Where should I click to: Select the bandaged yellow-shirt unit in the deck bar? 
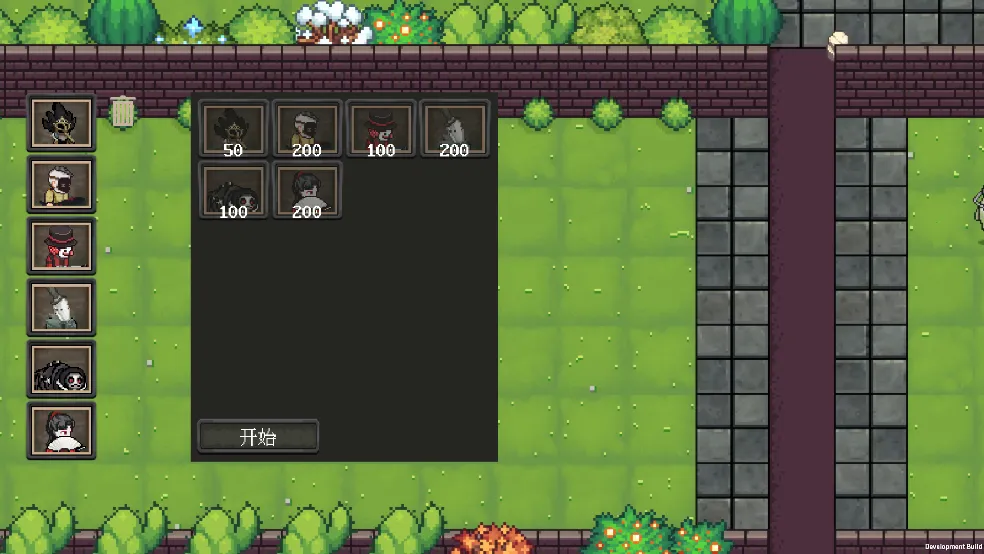(x=61, y=184)
